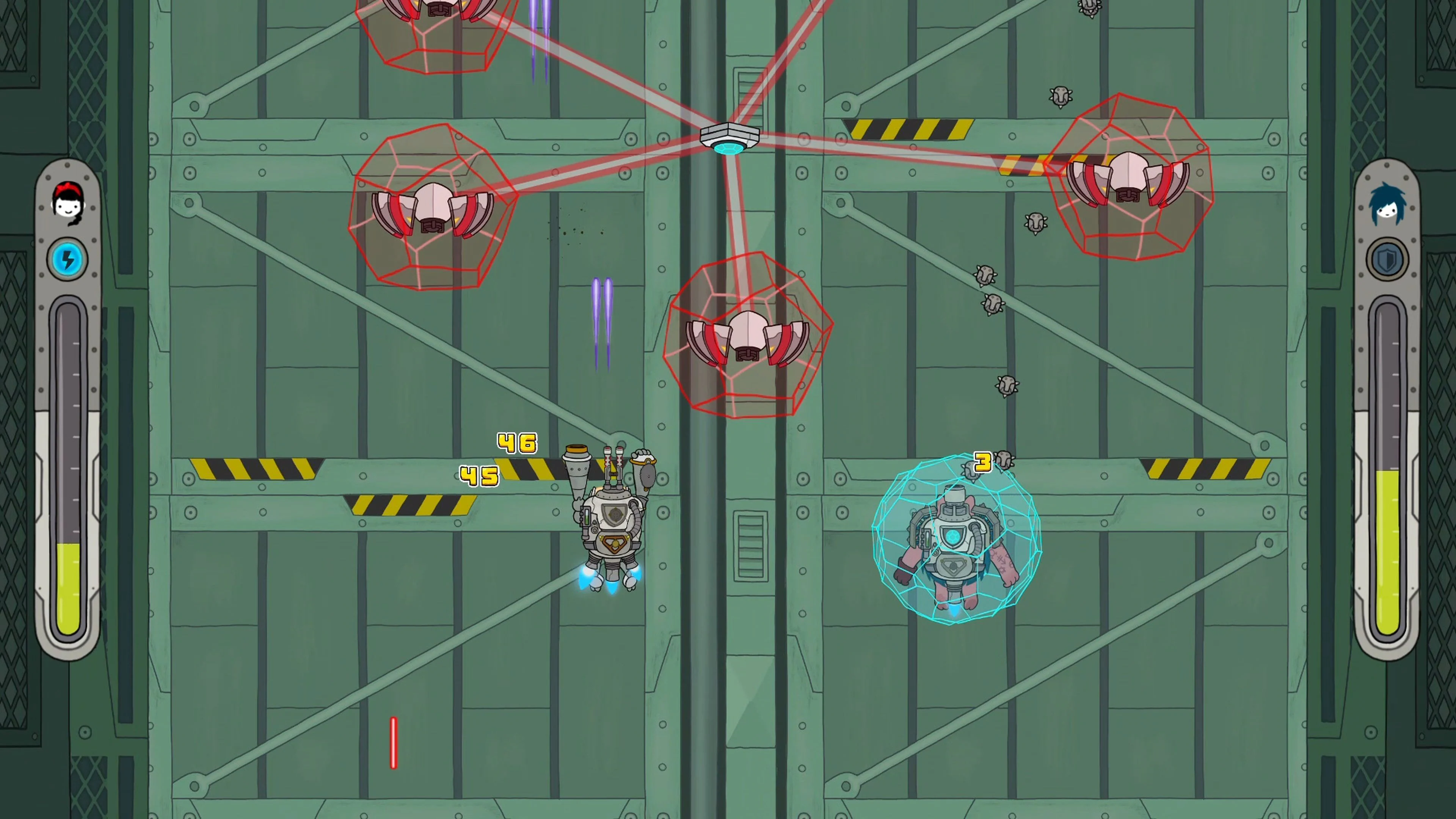Click the left HUD energy meter
The image size is (1456, 819).
(x=69, y=480)
